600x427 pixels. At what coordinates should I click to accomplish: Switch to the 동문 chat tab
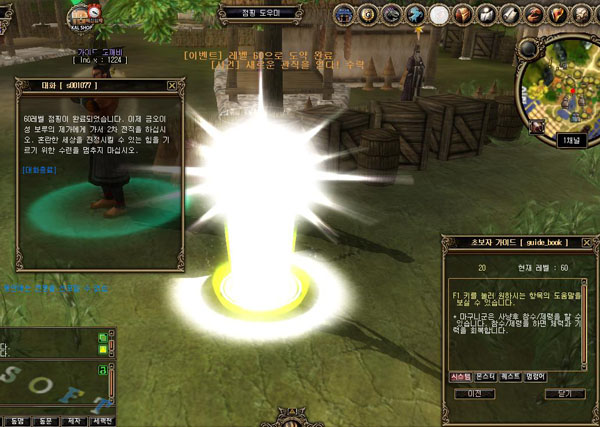click(45, 420)
